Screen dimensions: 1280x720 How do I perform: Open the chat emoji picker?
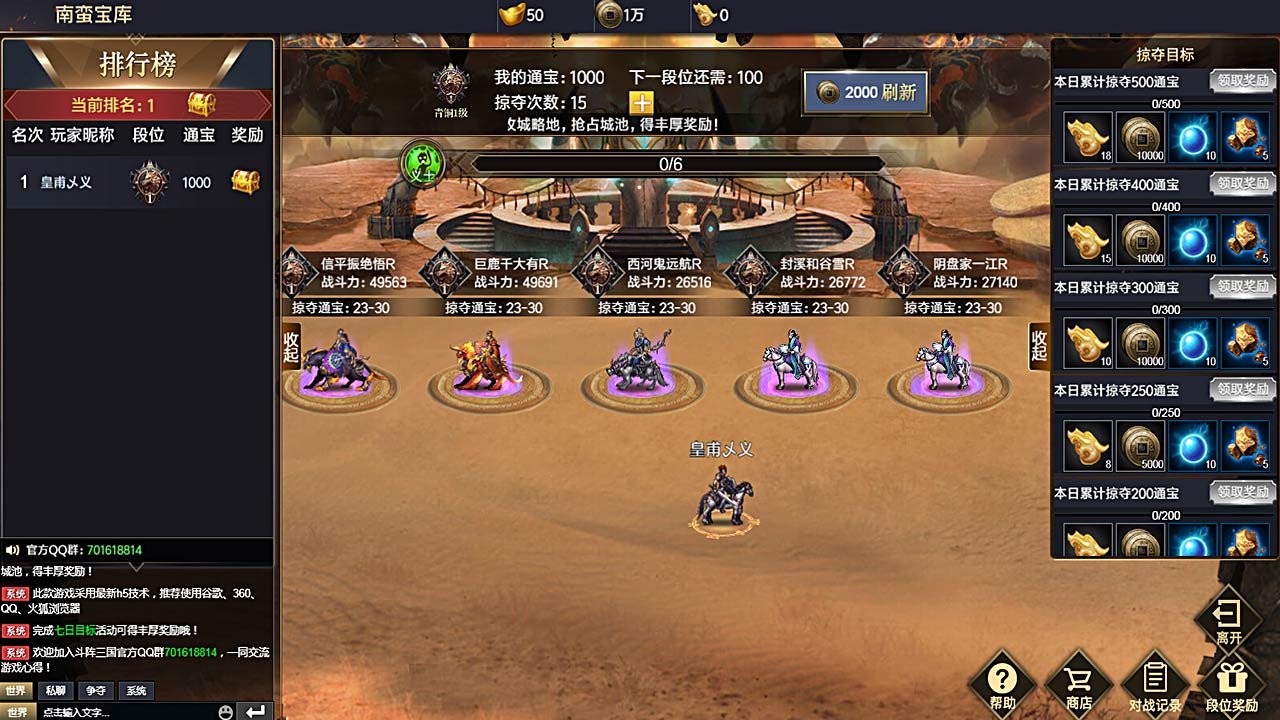pos(226,712)
